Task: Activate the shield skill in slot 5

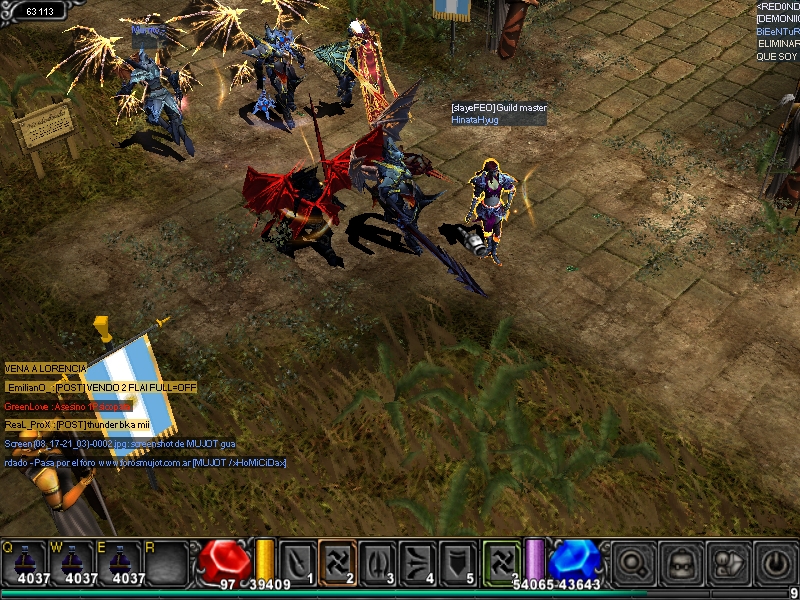Action: pyautogui.click(x=458, y=562)
